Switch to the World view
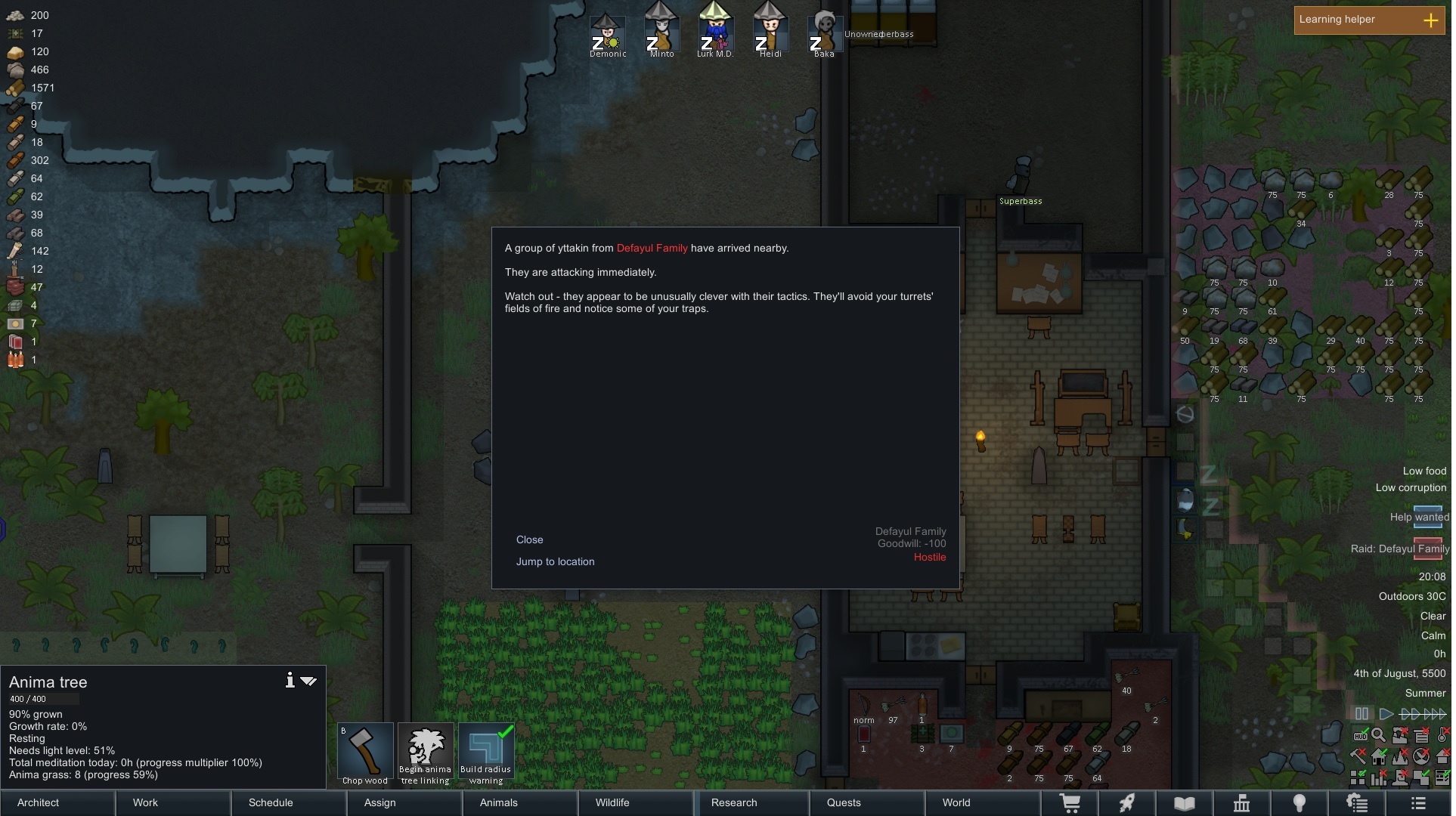 (956, 802)
